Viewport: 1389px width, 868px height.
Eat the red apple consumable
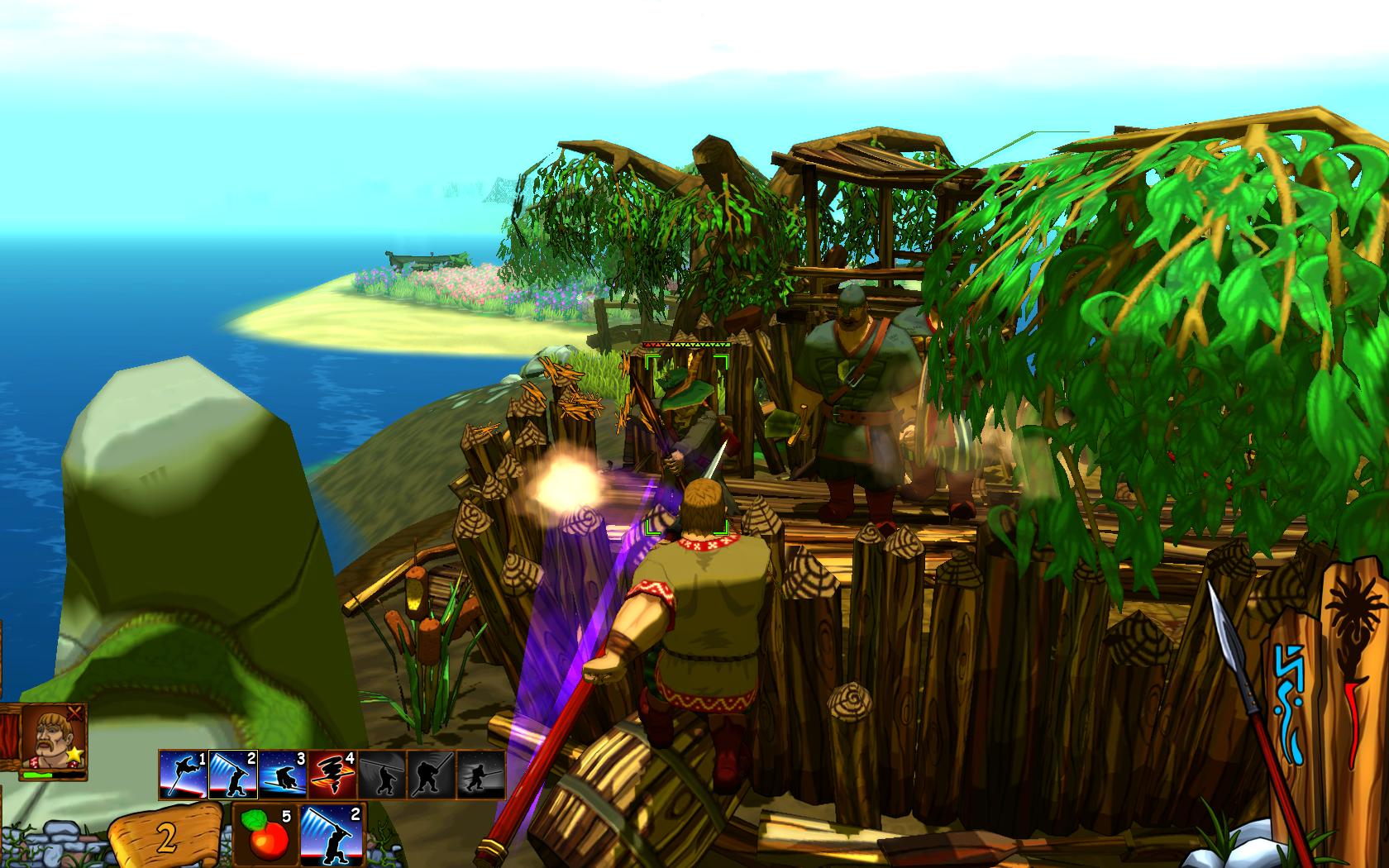(x=266, y=835)
